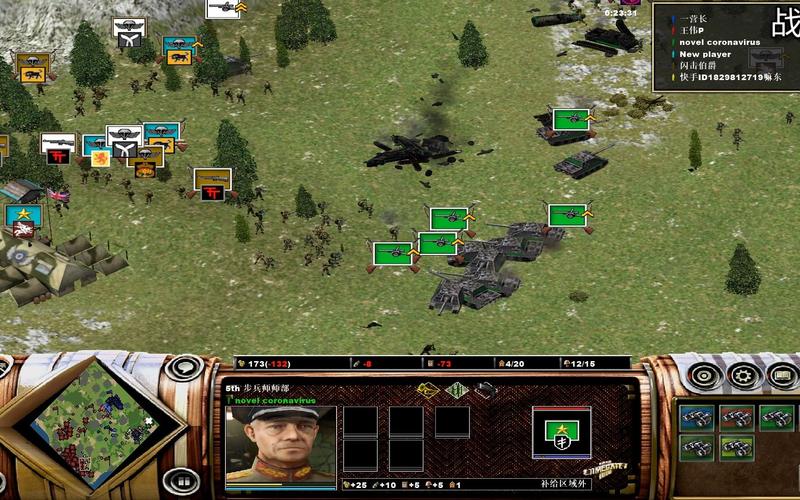The width and height of the screenshot is (800, 500).
Task: Select the tank flag marker near the top-right tanks
Action: point(569,120)
